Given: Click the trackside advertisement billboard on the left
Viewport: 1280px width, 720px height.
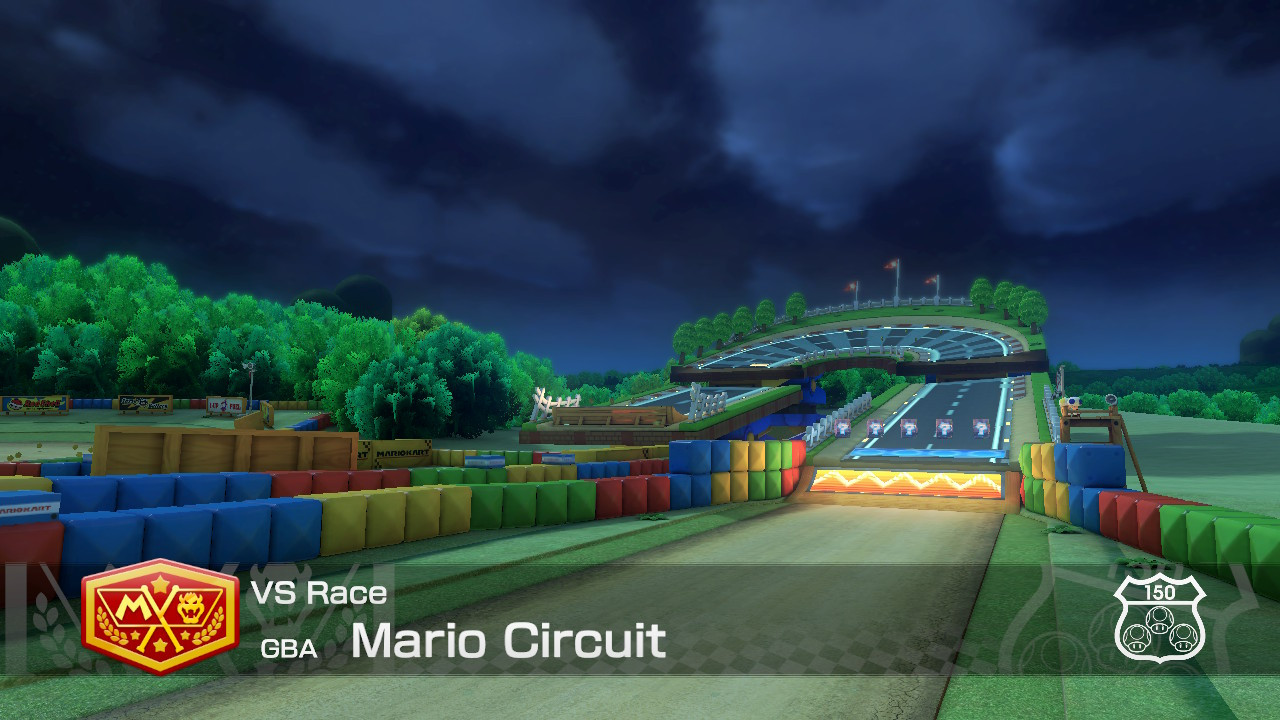Looking at the screenshot, I should (33, 404).
